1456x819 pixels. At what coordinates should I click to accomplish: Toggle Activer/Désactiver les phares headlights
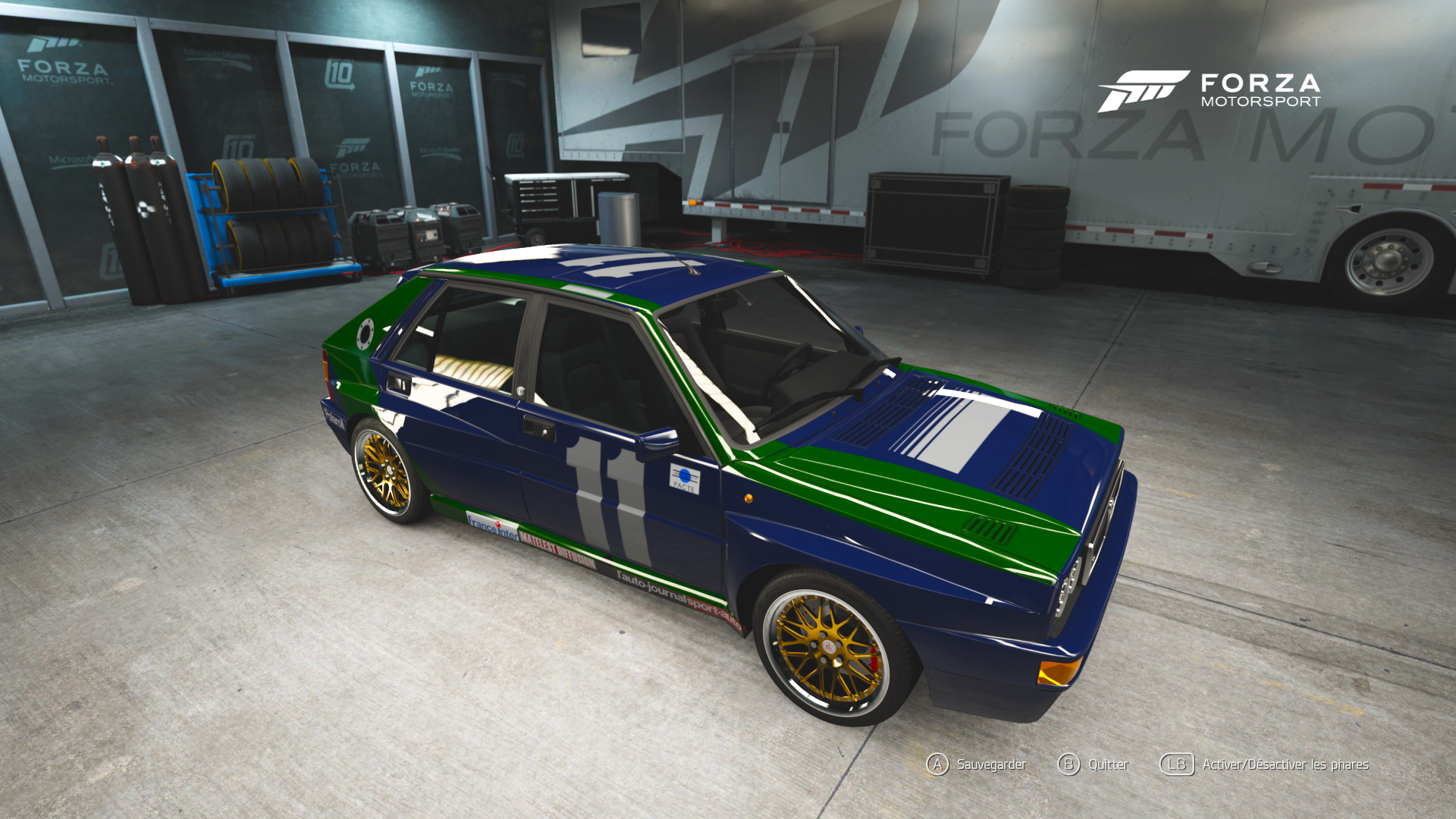1265,764
